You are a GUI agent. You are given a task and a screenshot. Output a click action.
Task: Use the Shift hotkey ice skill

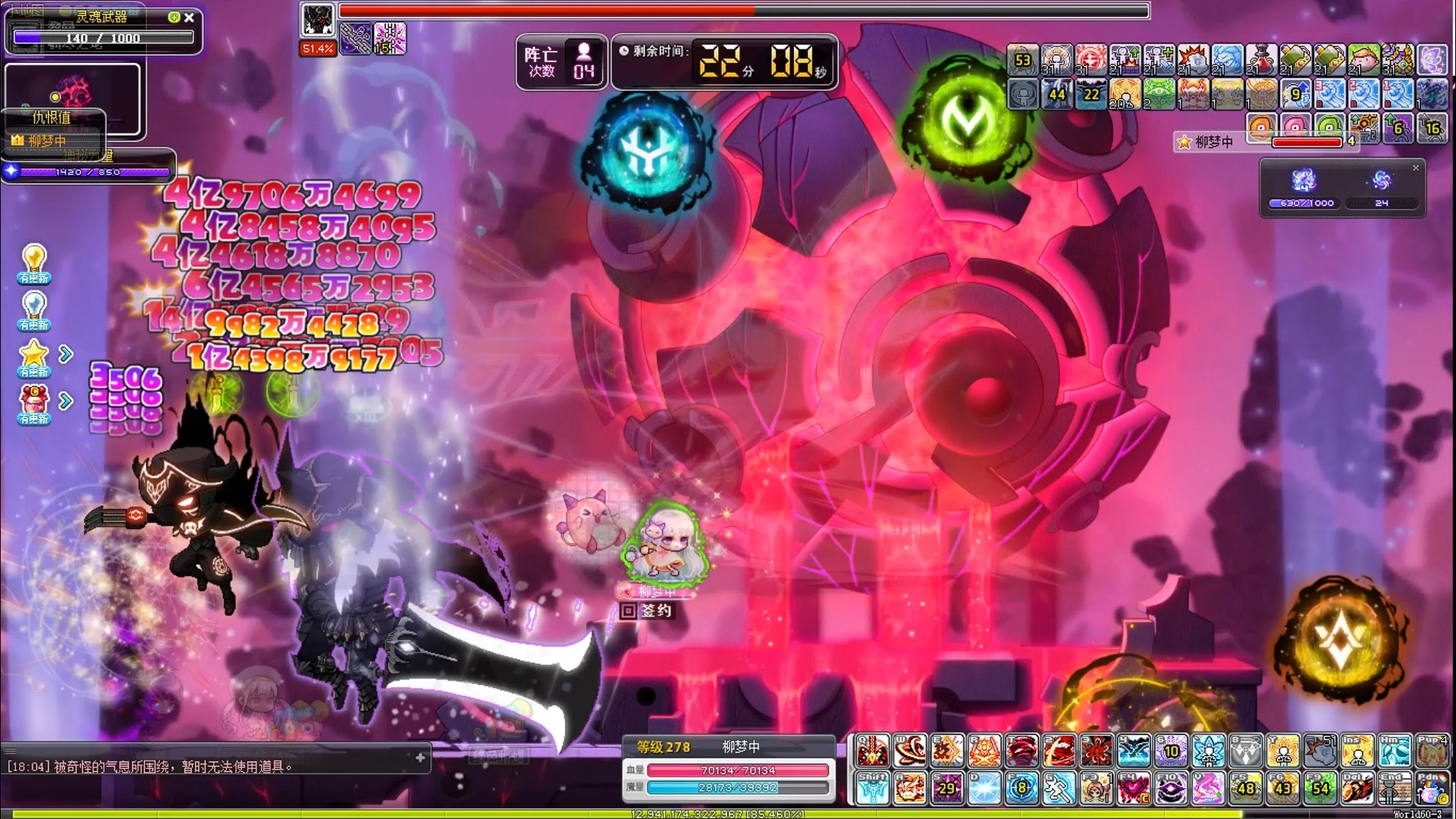pyautogui.click(x=872, y=789)
